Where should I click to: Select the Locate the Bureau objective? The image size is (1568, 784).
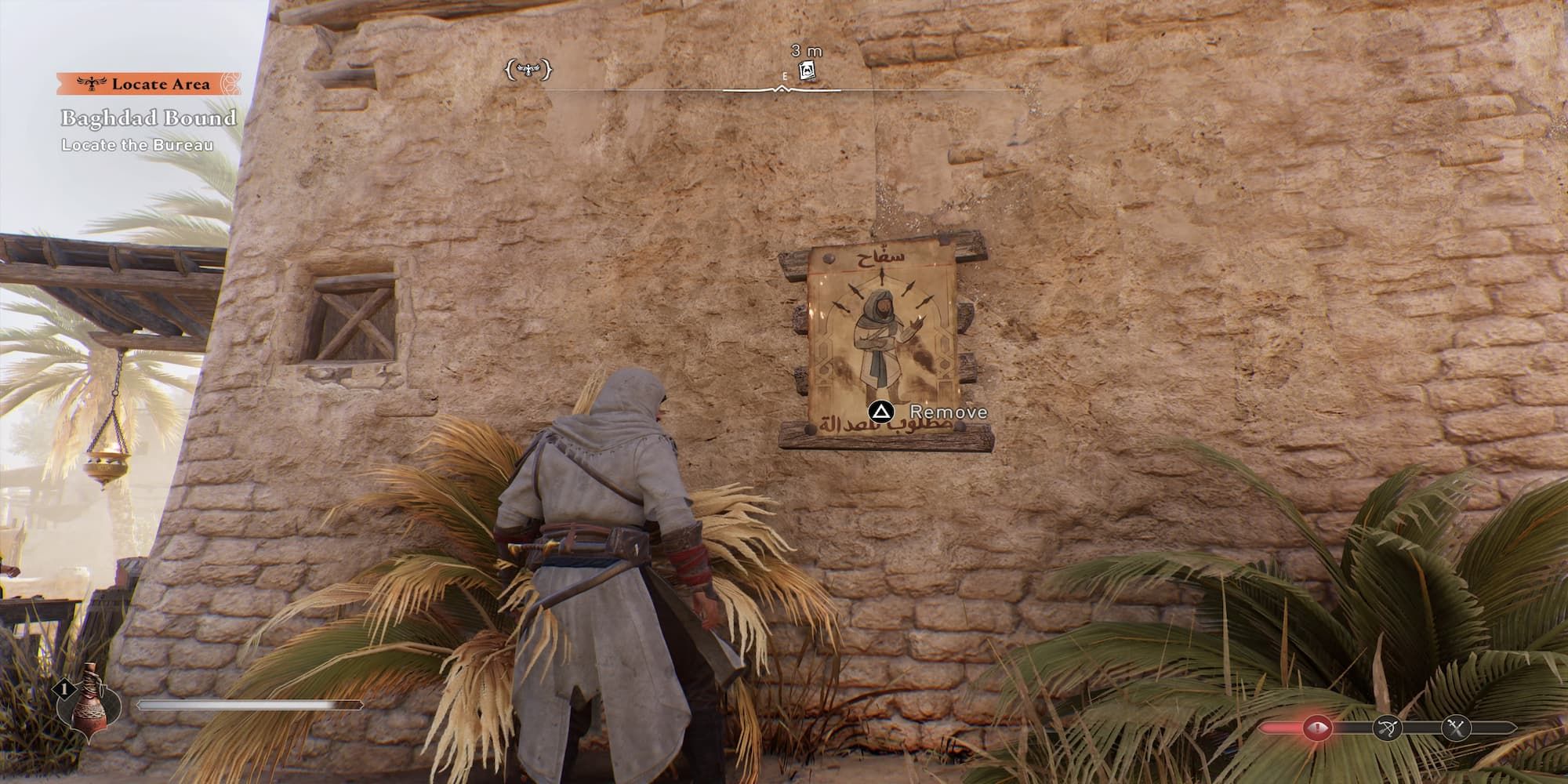coord(137,143)
